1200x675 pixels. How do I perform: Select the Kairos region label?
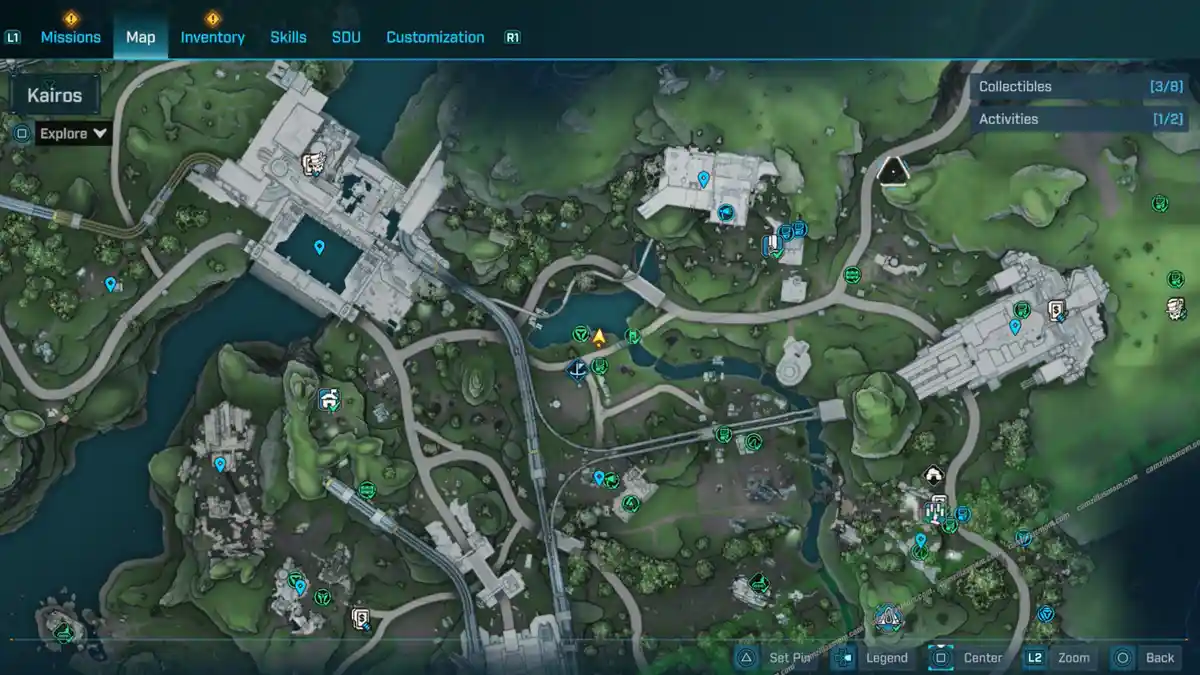click(55, 96)
